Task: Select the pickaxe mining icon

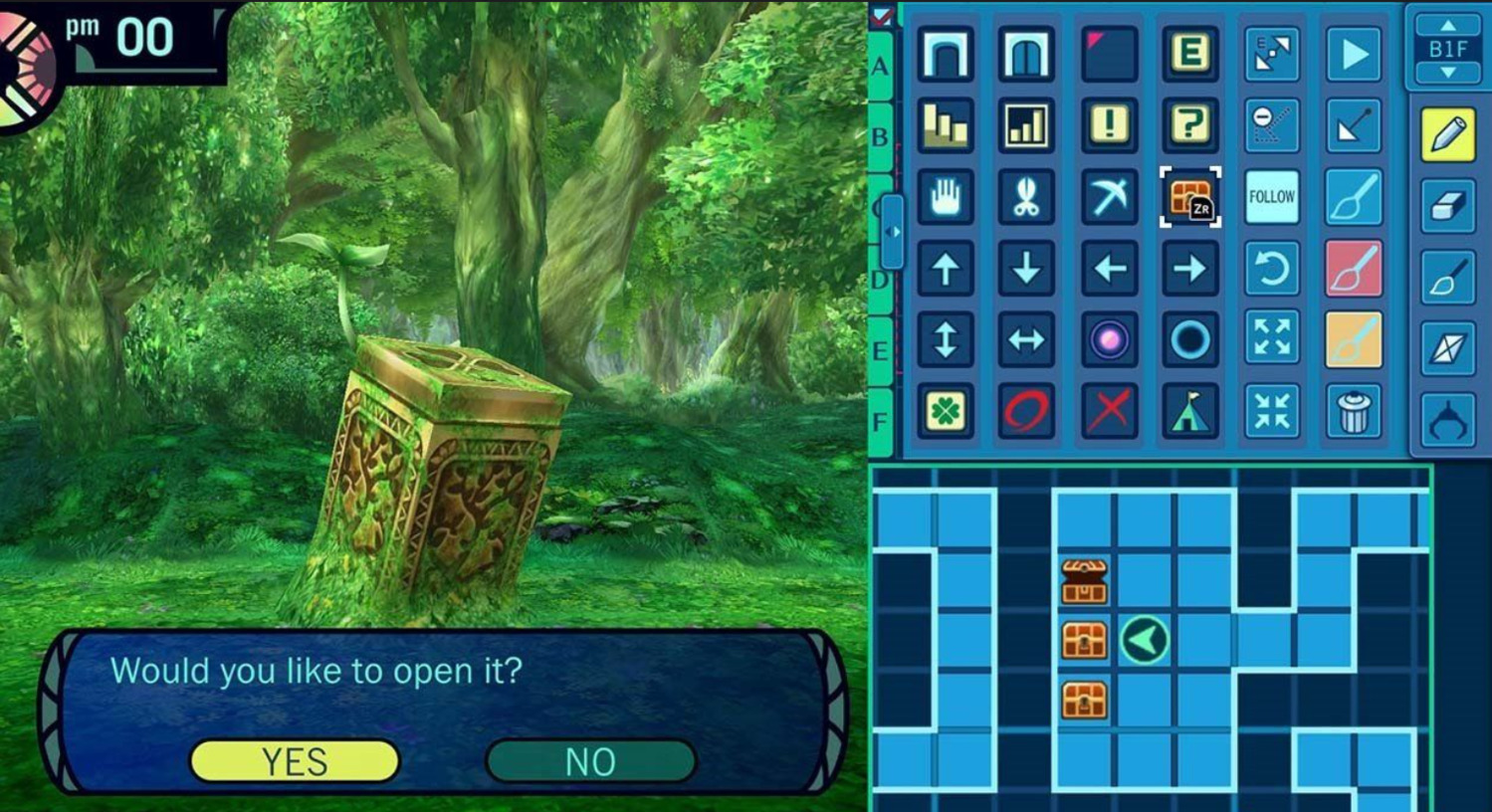Action: pos(1109,197)
